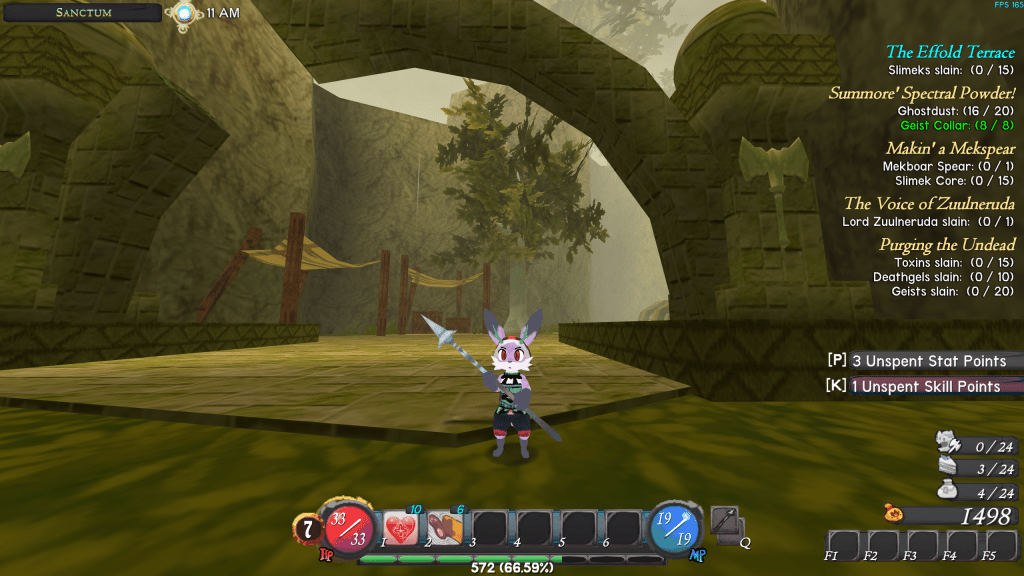The height and width of the screenshot is (576, 1024).
Task: Open the 1 Unspent Skill Points notice
Action: pyautogui.click(x=922, y=386)
